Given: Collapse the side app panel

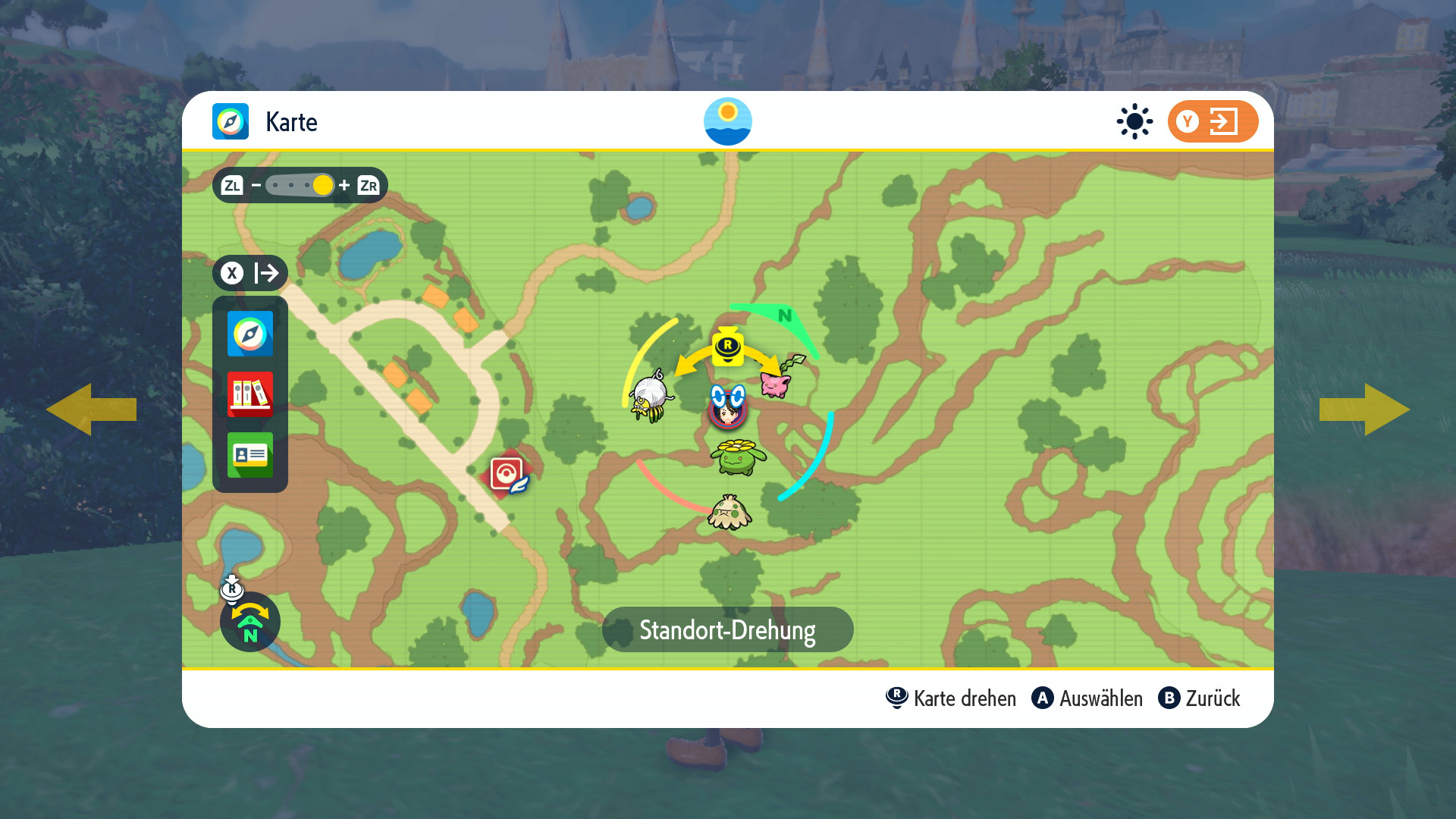Looking at the screenshot, I should [x=250, y=273].
